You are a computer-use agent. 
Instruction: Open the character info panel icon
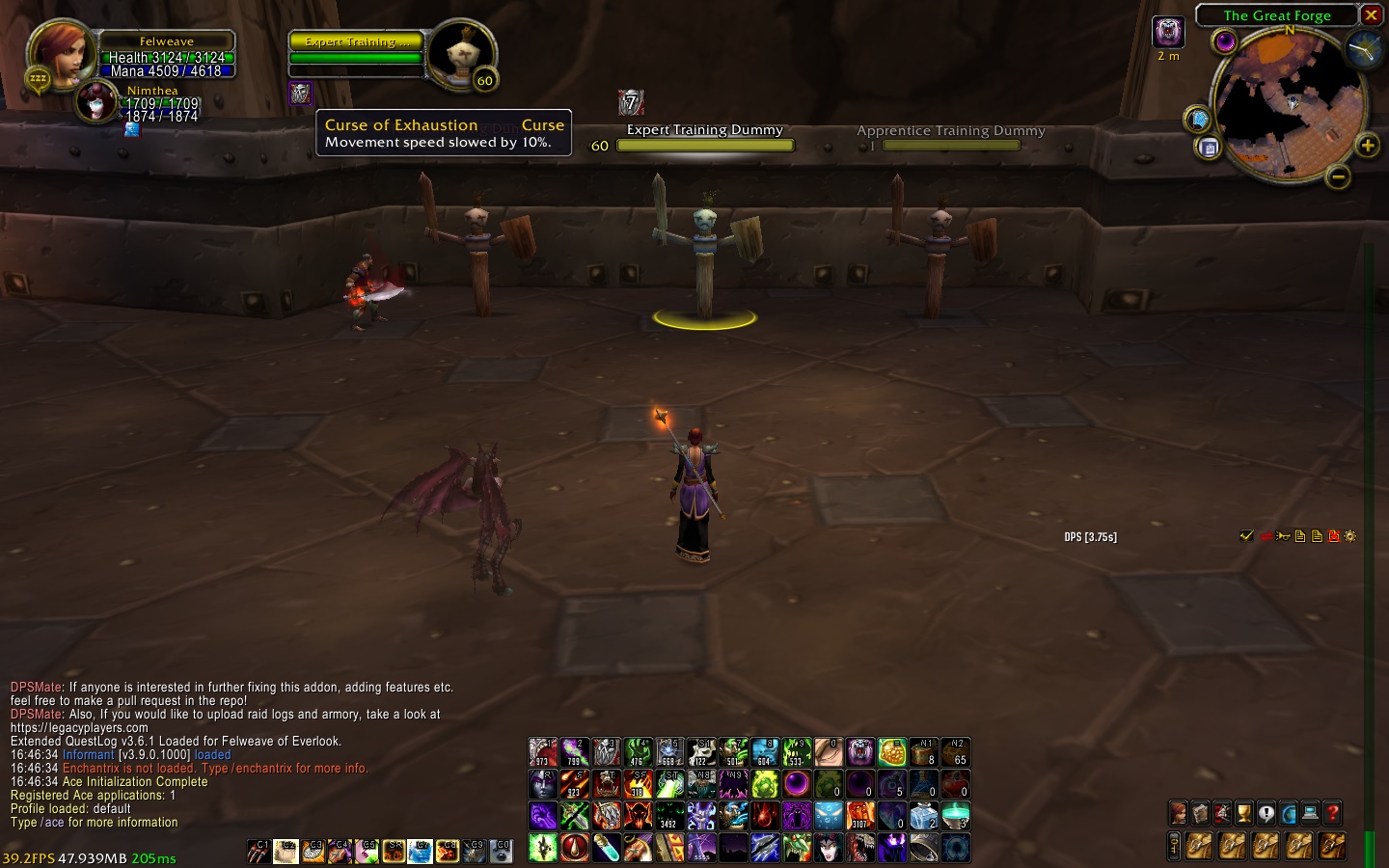[1178, 813]
